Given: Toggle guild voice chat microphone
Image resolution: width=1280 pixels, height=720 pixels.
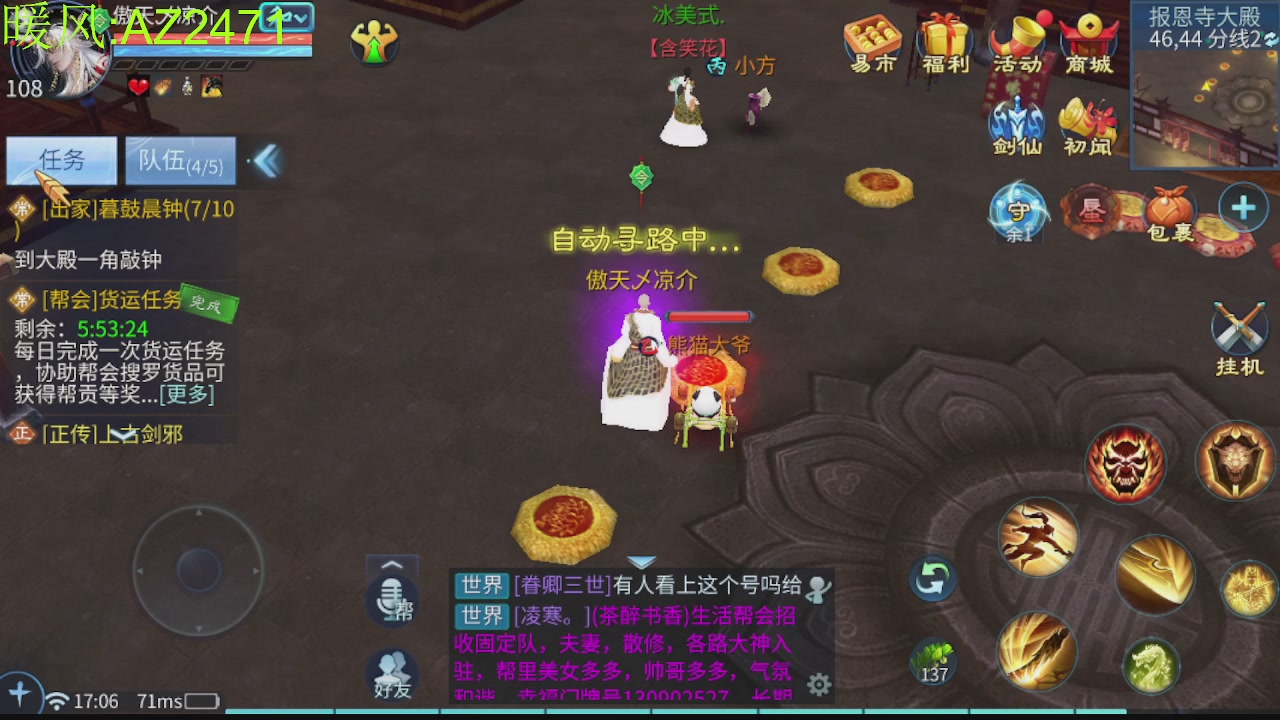Looking at the screenshot, I should [x=391, y=598].
